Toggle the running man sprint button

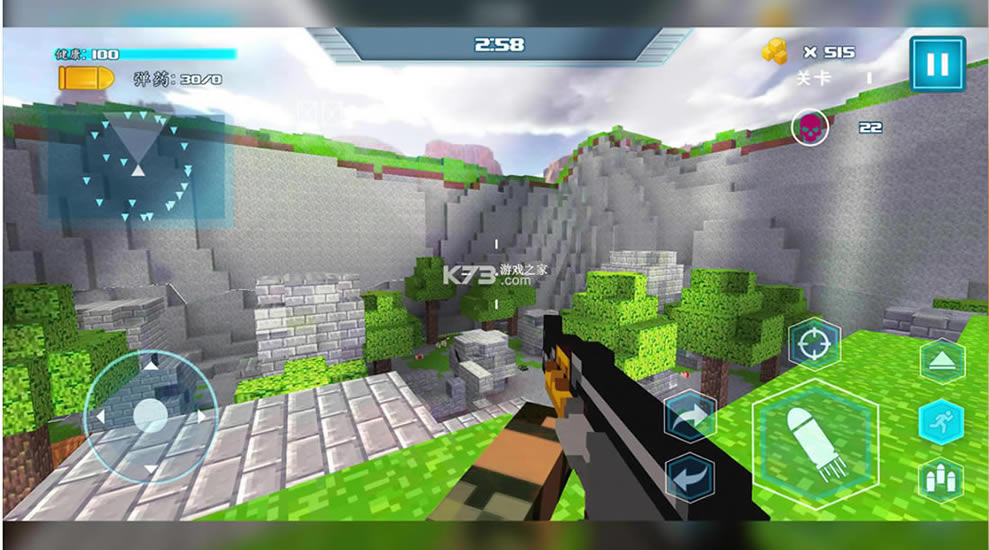point(941,421)
